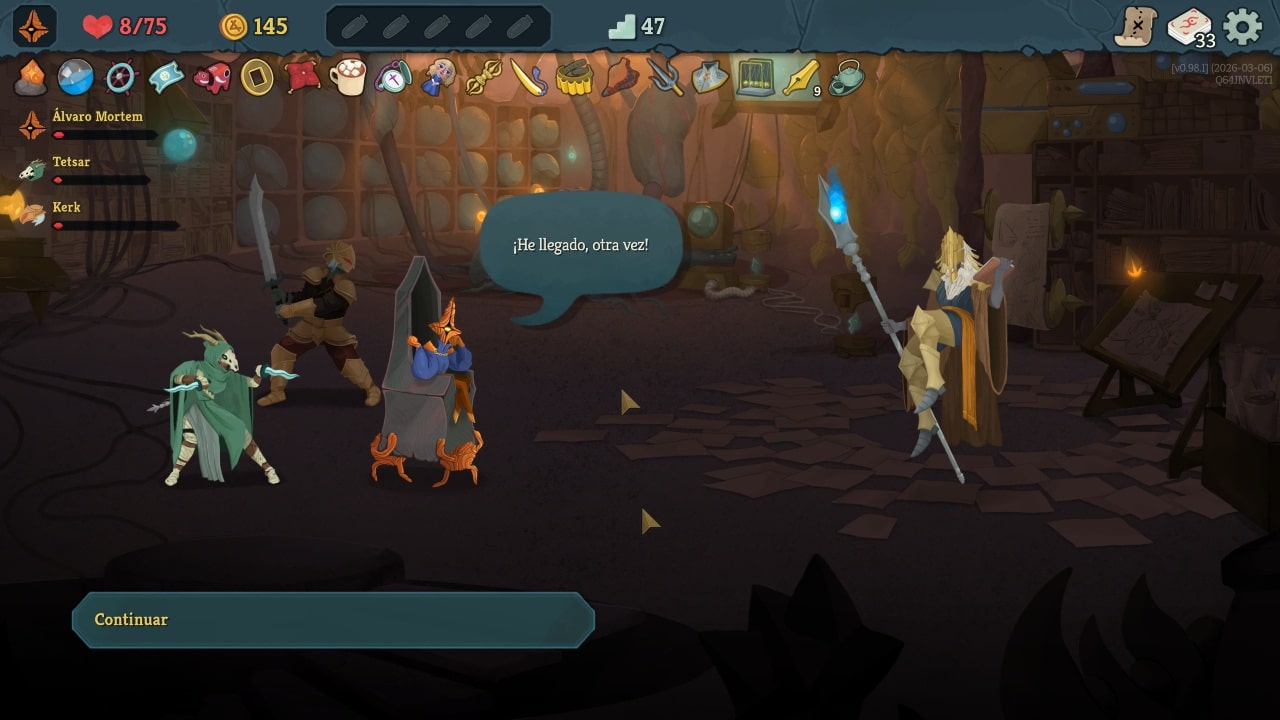The height and width of the screenshot is (720, 1280).
Task: Check the golden vajra relic
Action: tap(483, 77)
